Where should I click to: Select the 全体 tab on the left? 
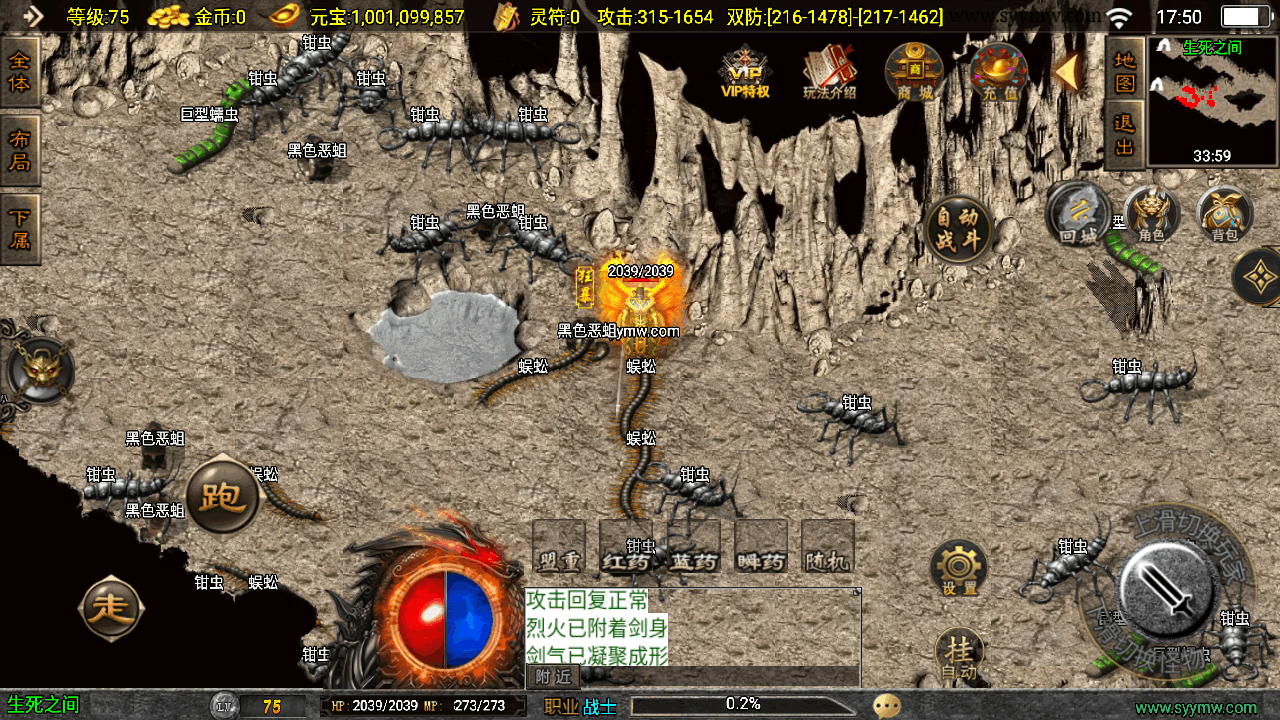click(x=20, y=71)
